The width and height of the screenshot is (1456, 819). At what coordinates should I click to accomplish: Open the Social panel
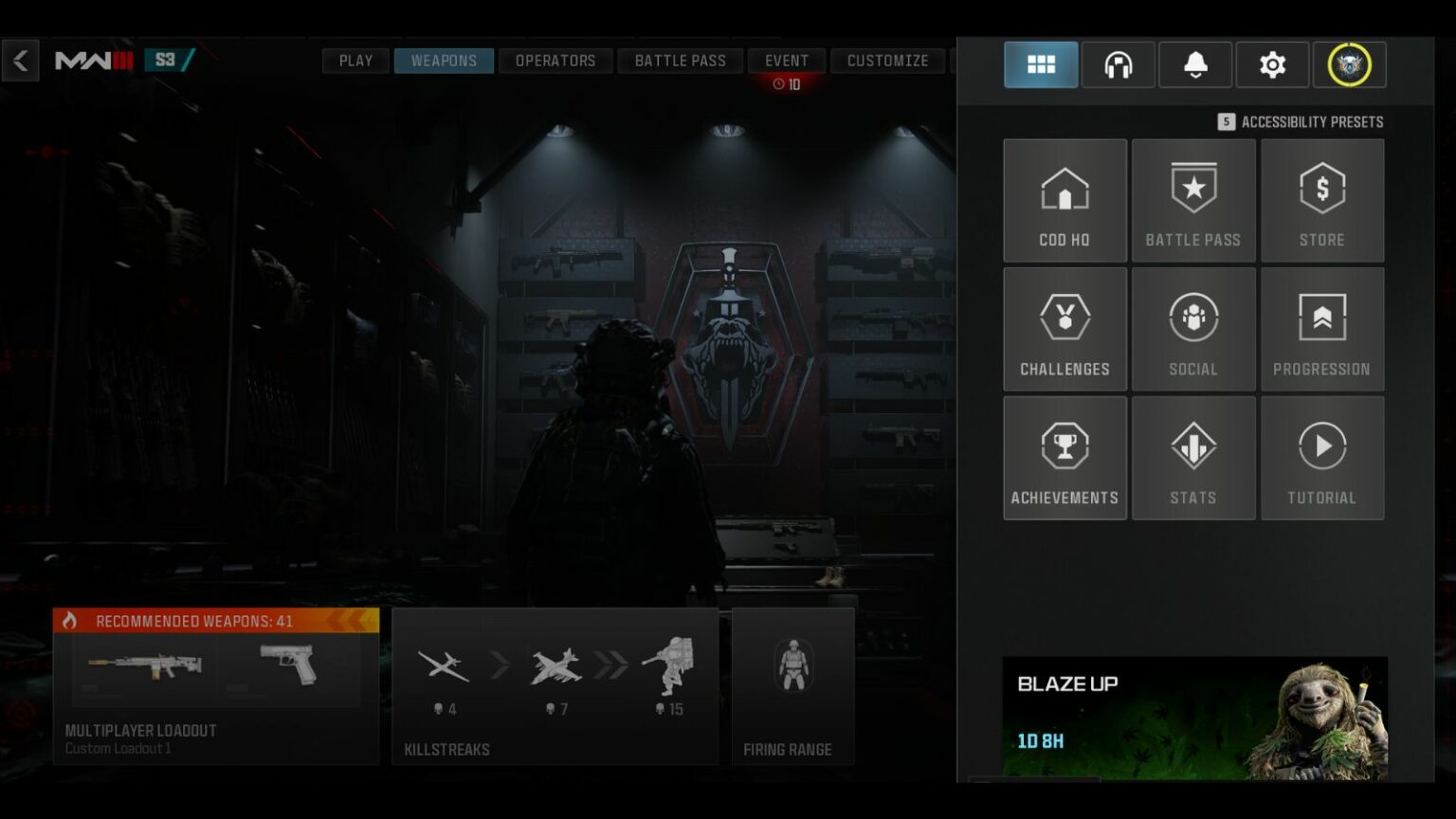click(x=1193, y=329)
